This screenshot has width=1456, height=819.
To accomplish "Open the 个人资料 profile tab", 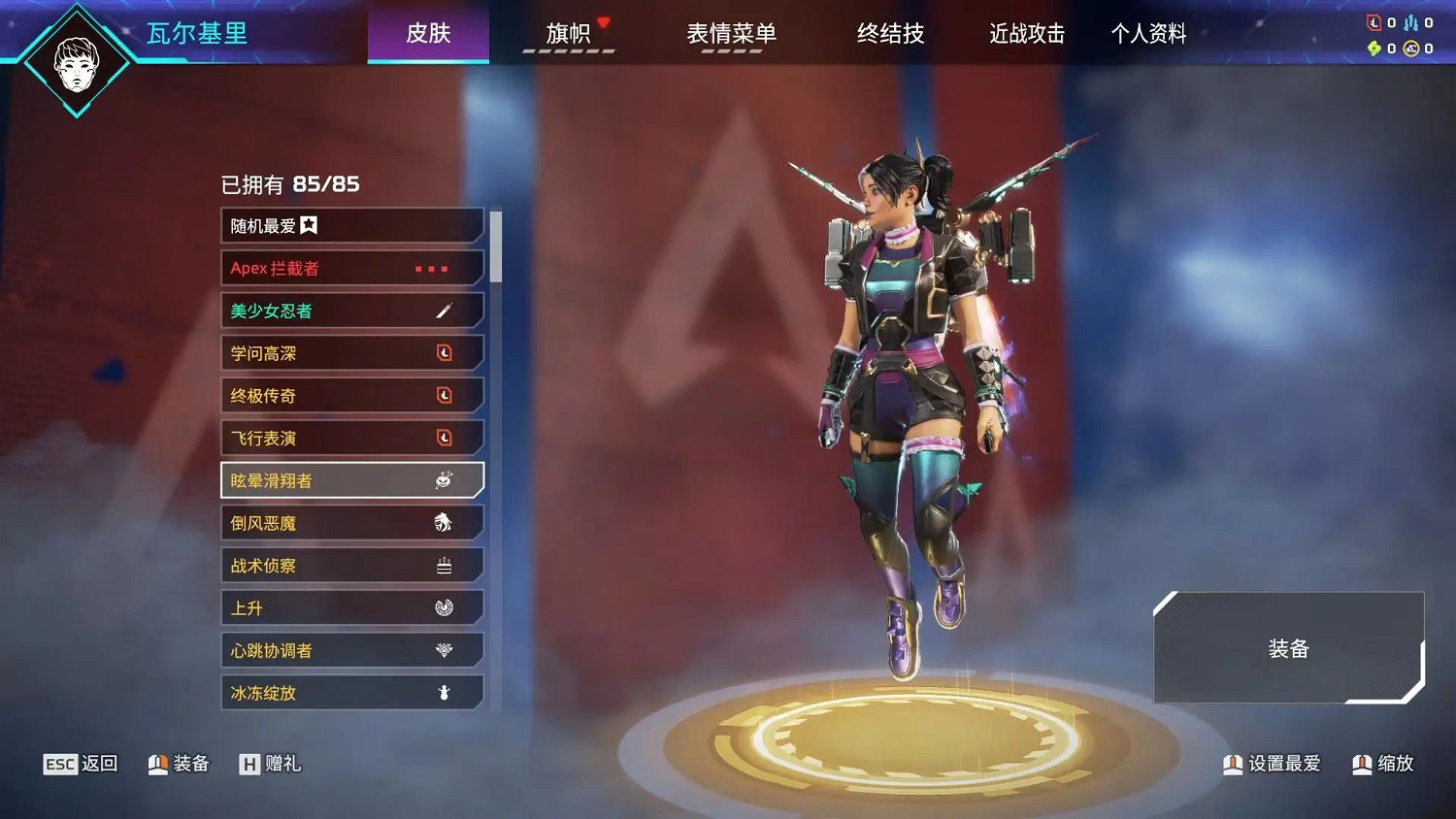I will (1148, 35).
